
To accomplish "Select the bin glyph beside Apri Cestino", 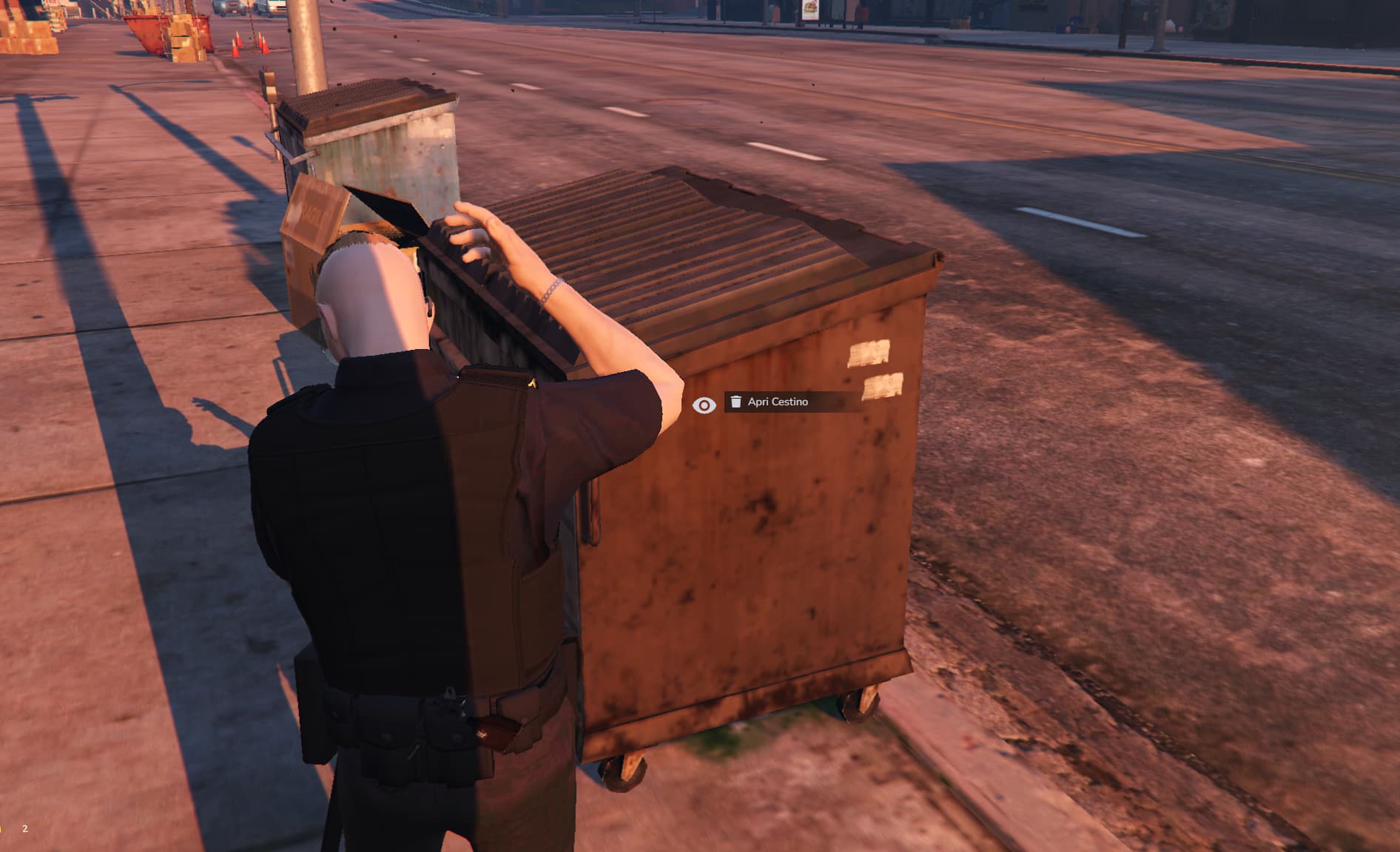I will 736,402.
